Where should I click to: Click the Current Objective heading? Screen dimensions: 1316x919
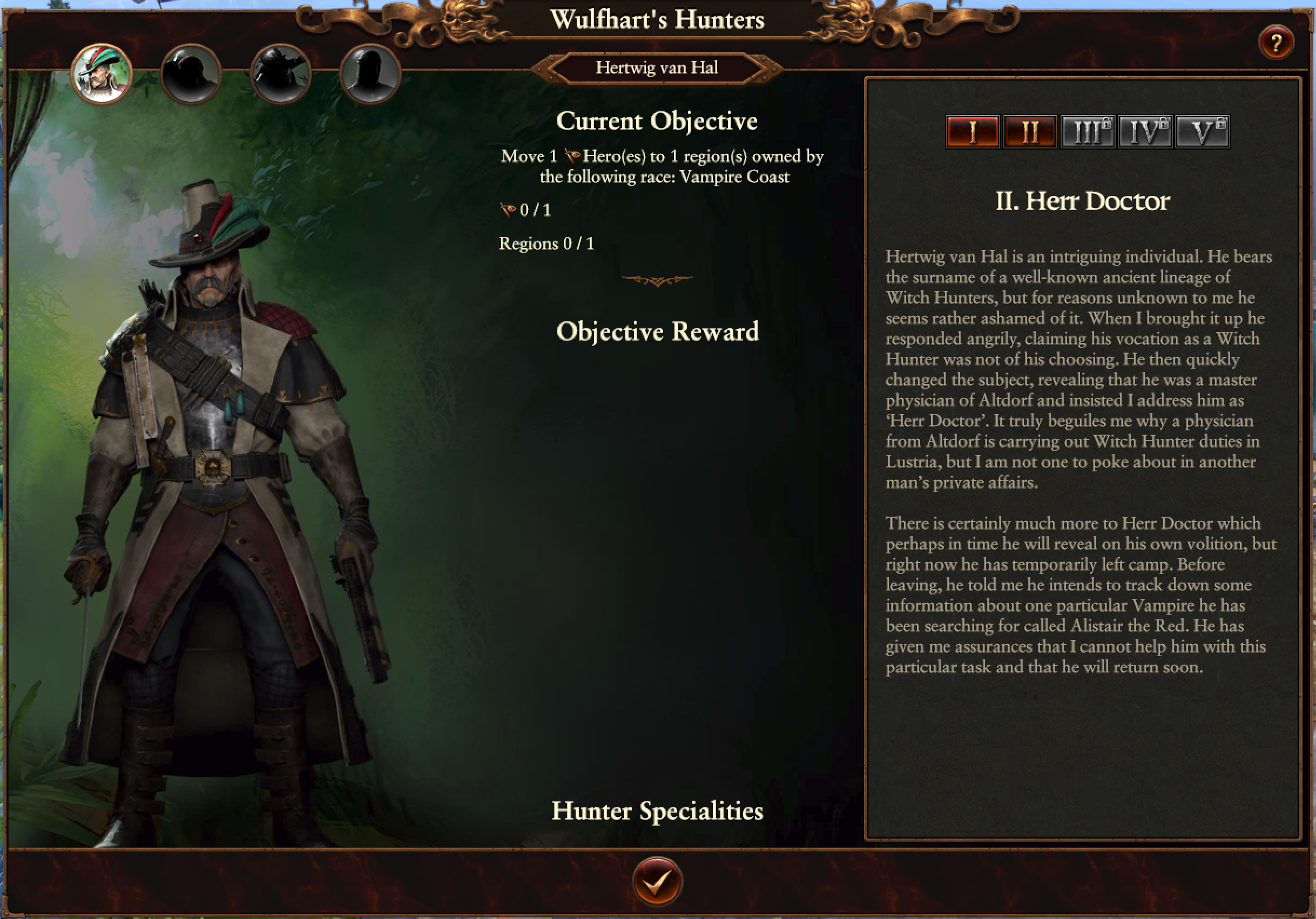(x=658, y=121)
